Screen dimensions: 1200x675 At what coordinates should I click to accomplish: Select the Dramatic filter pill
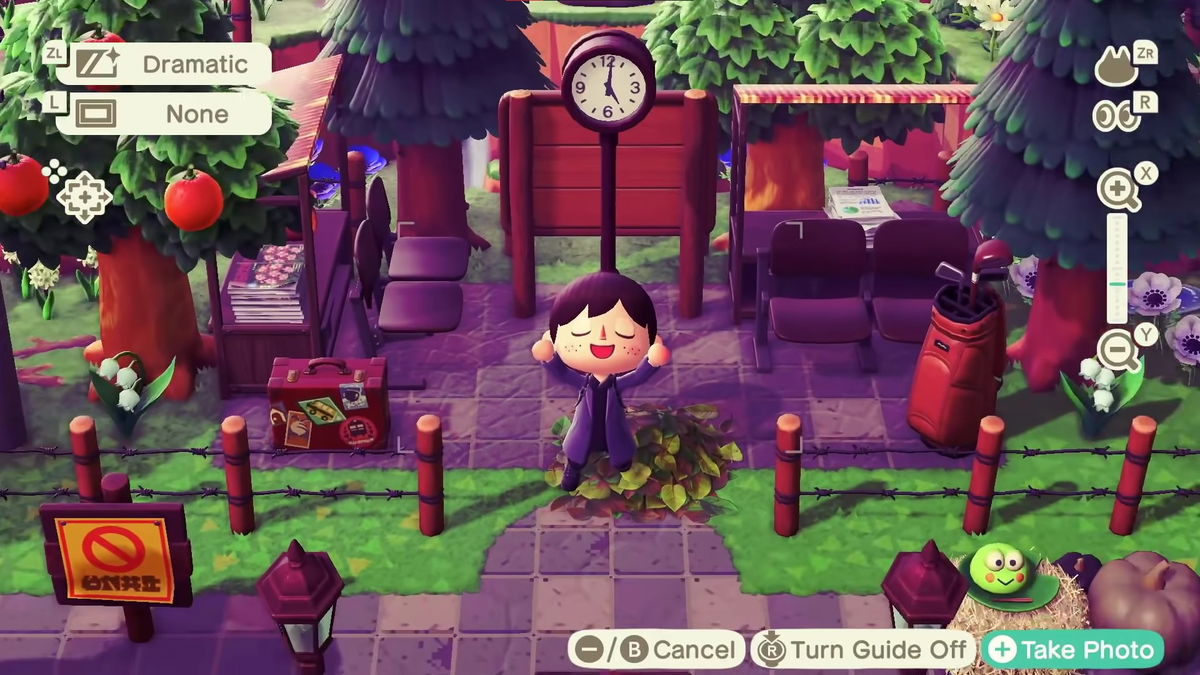pos(163,65)
